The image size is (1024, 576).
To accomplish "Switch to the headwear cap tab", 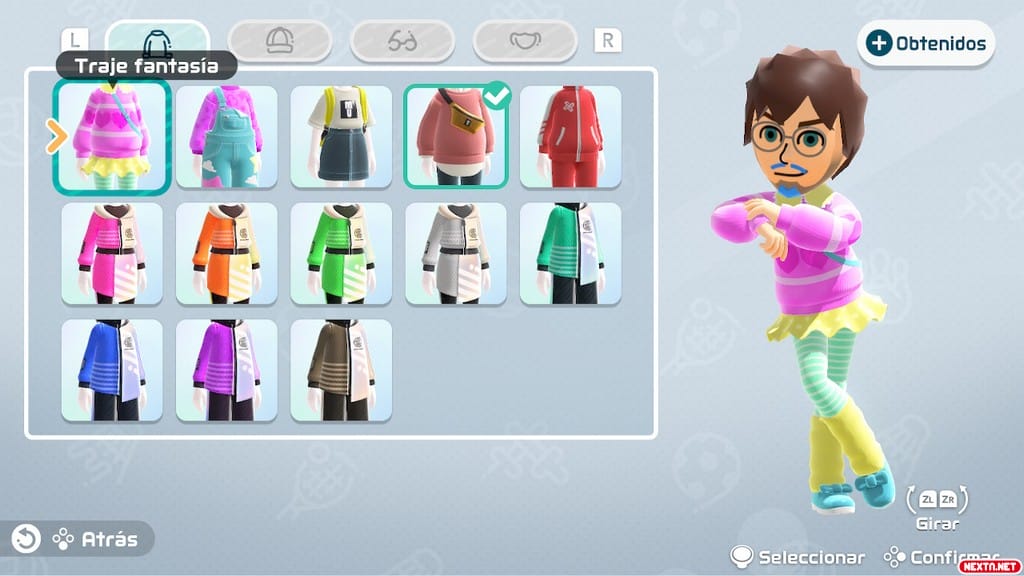I will tap(279, 41).
